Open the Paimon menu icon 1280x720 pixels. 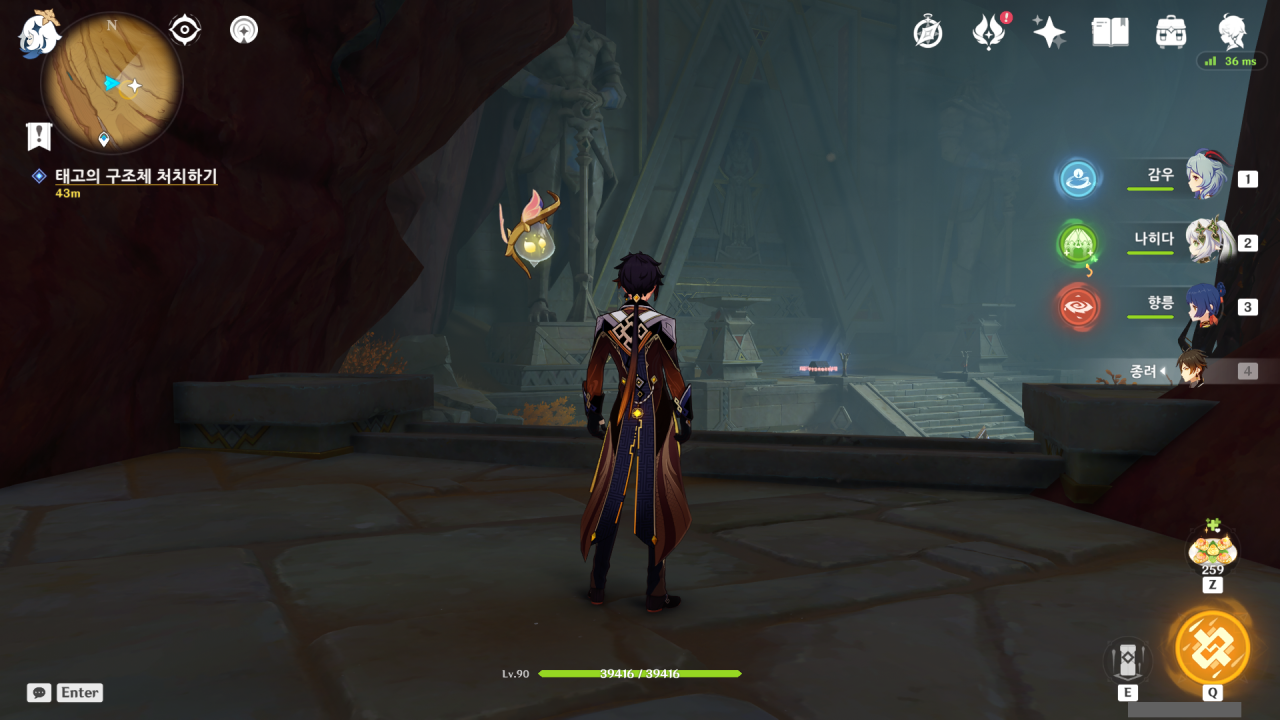(x=39, y=35)
